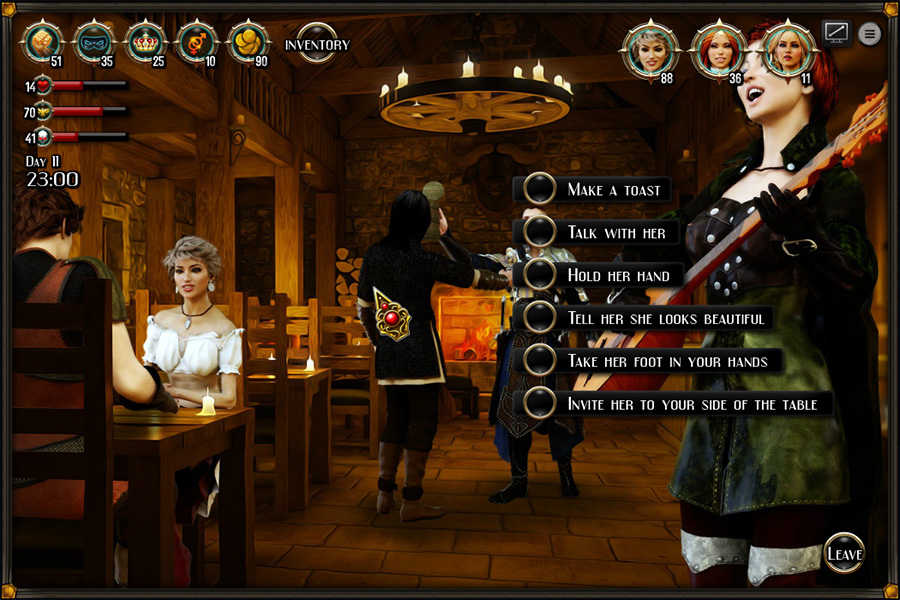This screenshot has width=900, height=600.
Task: Click the fist strength stat icon
Action: point(43,41)
